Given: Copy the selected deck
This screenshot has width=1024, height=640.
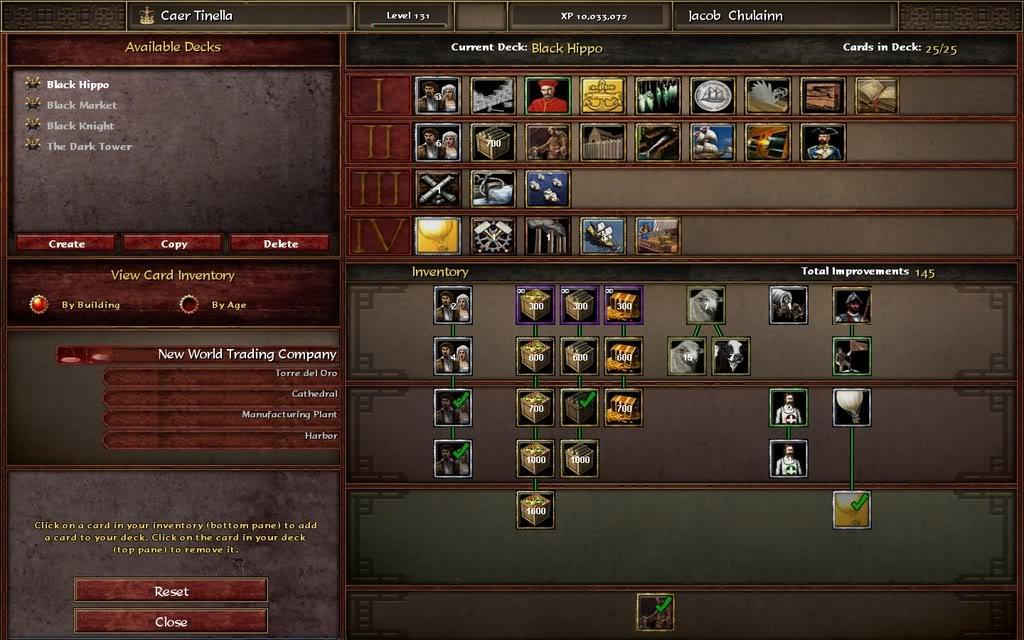Looking at the screenshot, I should pyautogui.click(x=174, y=243).
